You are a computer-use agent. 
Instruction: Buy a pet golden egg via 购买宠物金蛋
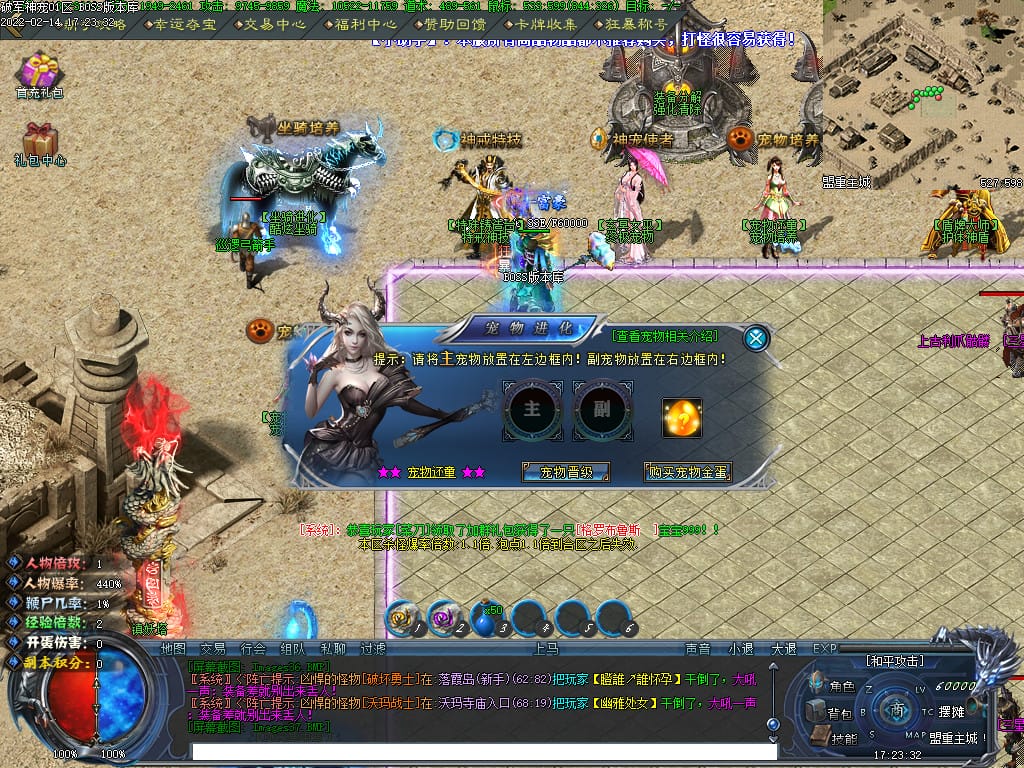[x=687, y=472]
